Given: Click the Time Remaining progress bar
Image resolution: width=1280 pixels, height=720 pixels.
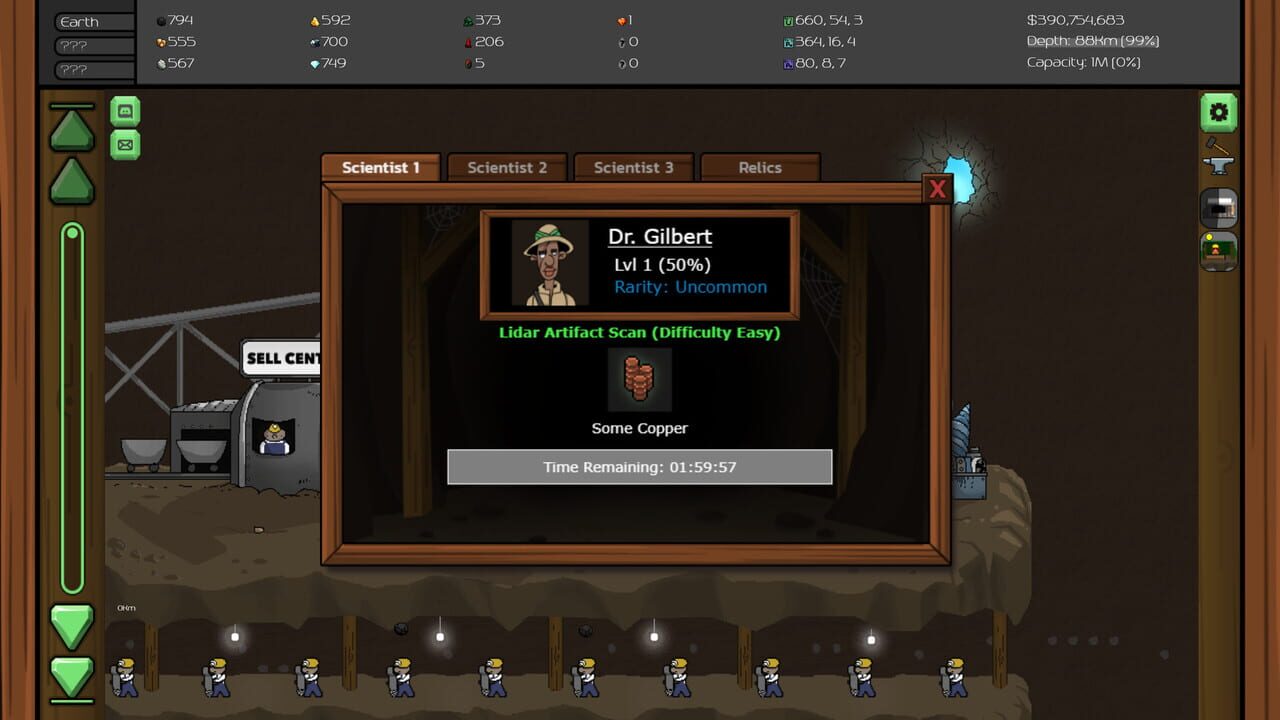Looking at the screenshot, I should (x=640, y=466).
